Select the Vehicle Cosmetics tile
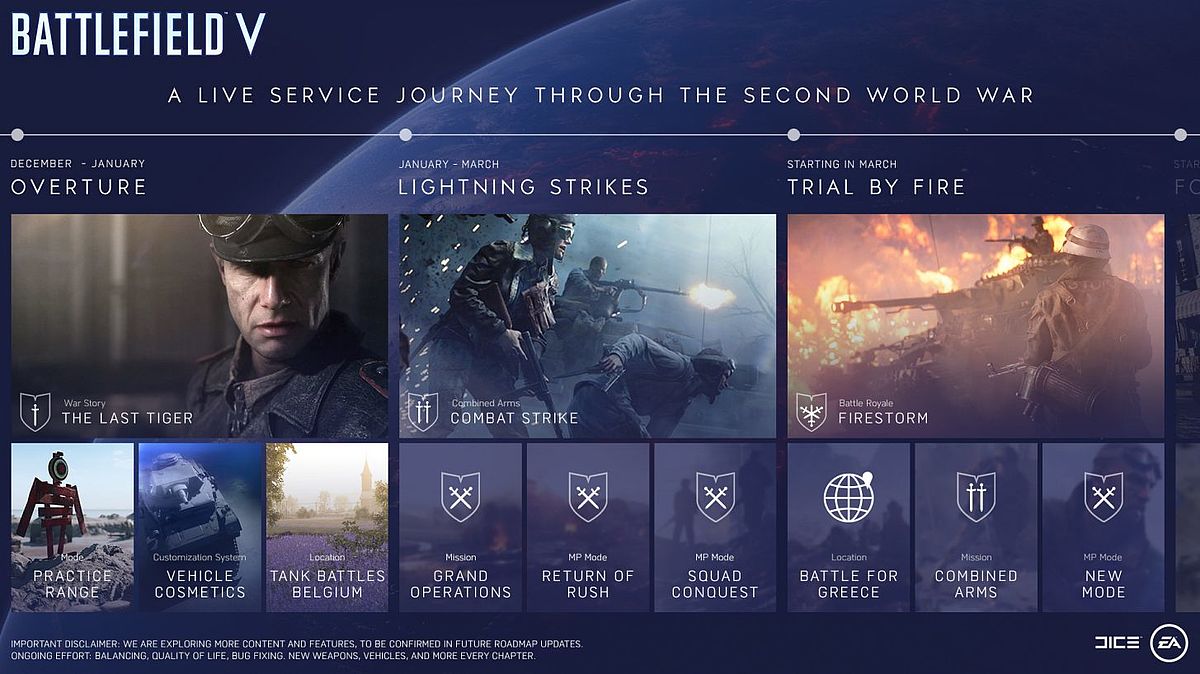The width and height of the screenshot is (1200, 674). coord(199,527)
